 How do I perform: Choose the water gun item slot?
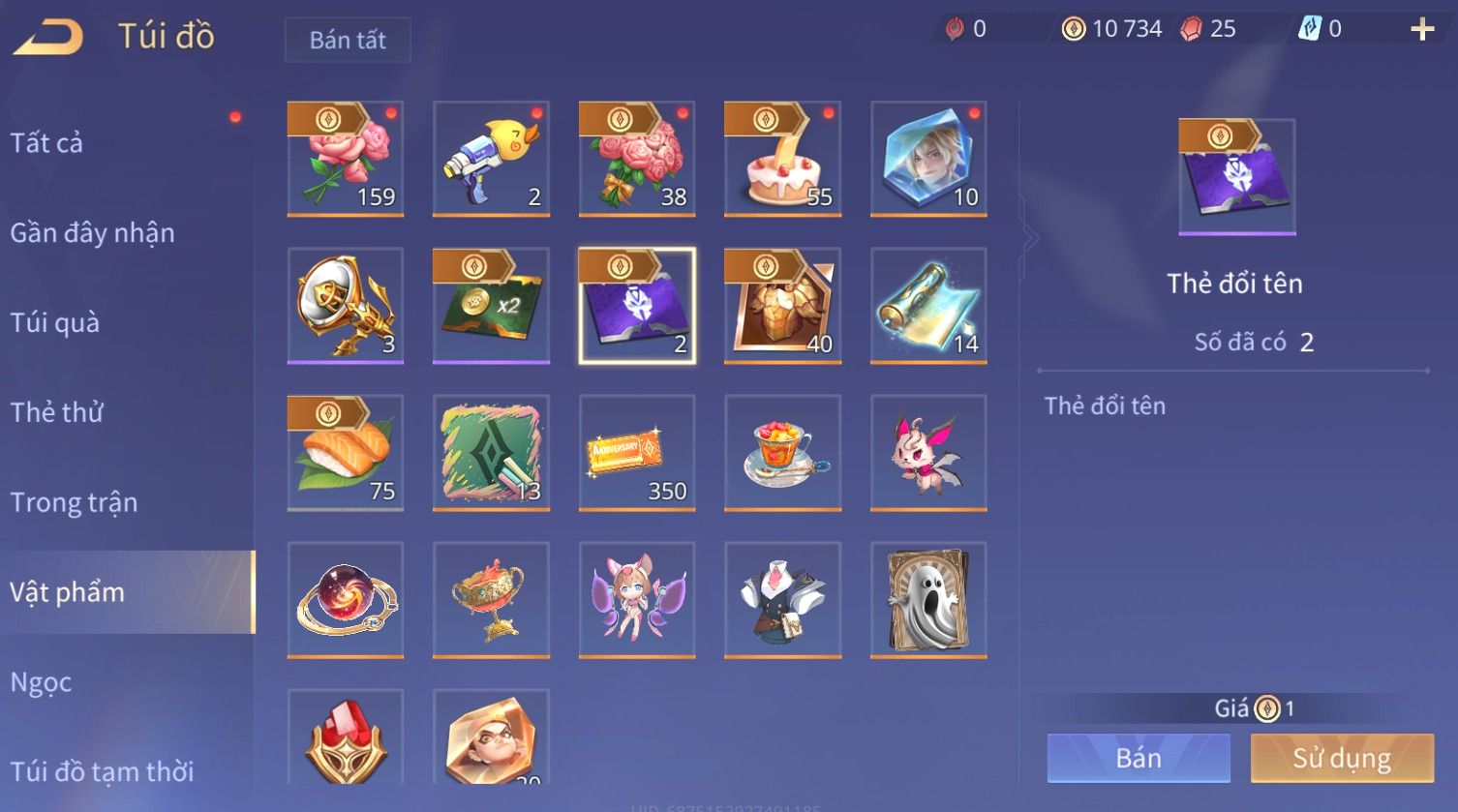coord(491,159)
